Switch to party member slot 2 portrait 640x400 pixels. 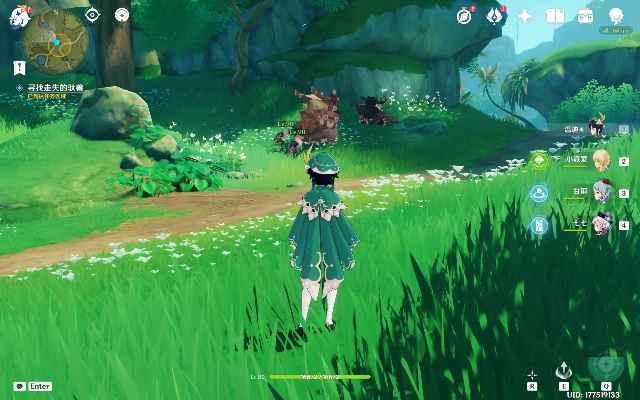pos(601,161)
